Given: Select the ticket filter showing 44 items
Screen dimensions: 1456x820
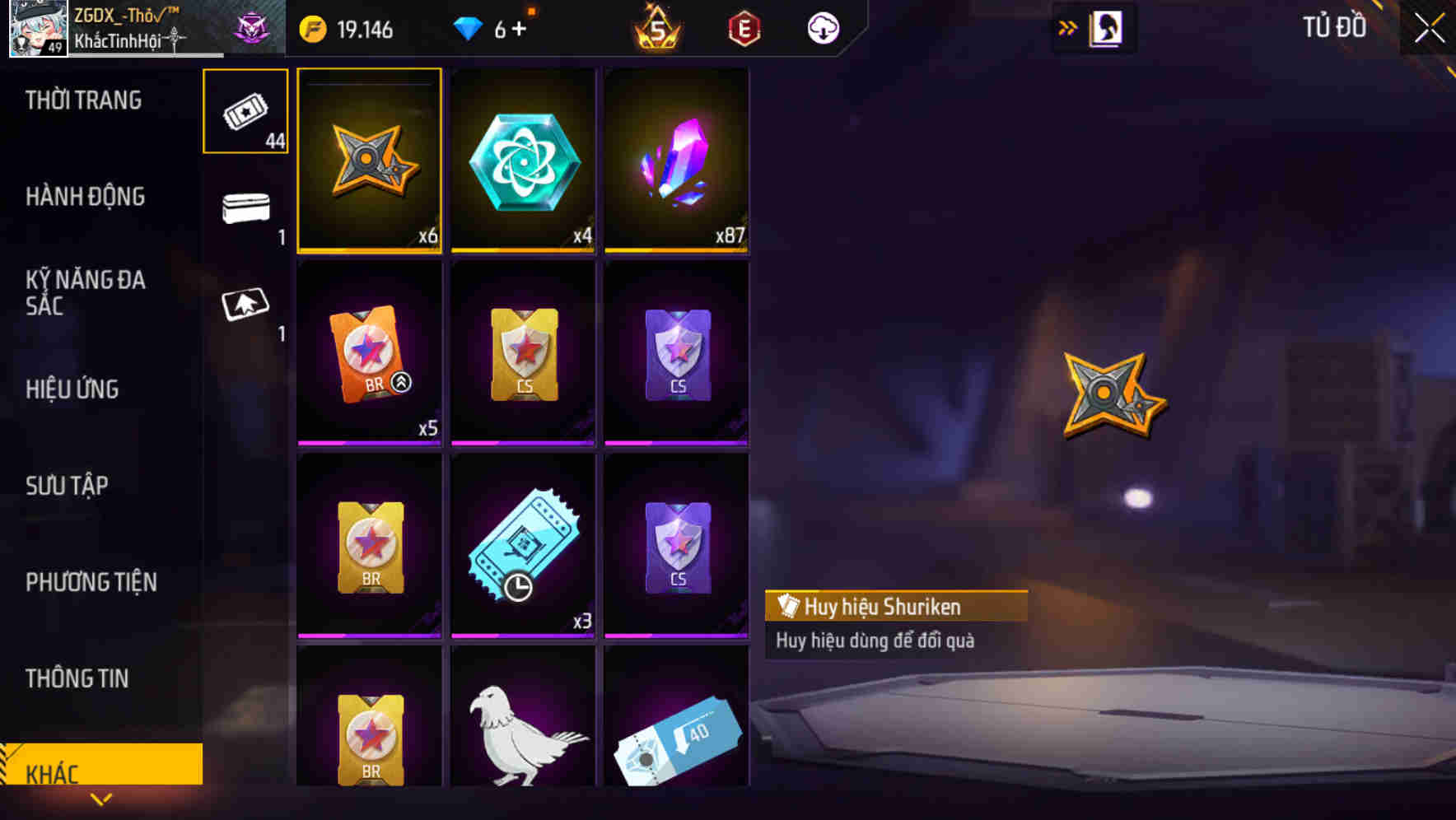Looking at the screenshot, I should (x=245, y=111).
